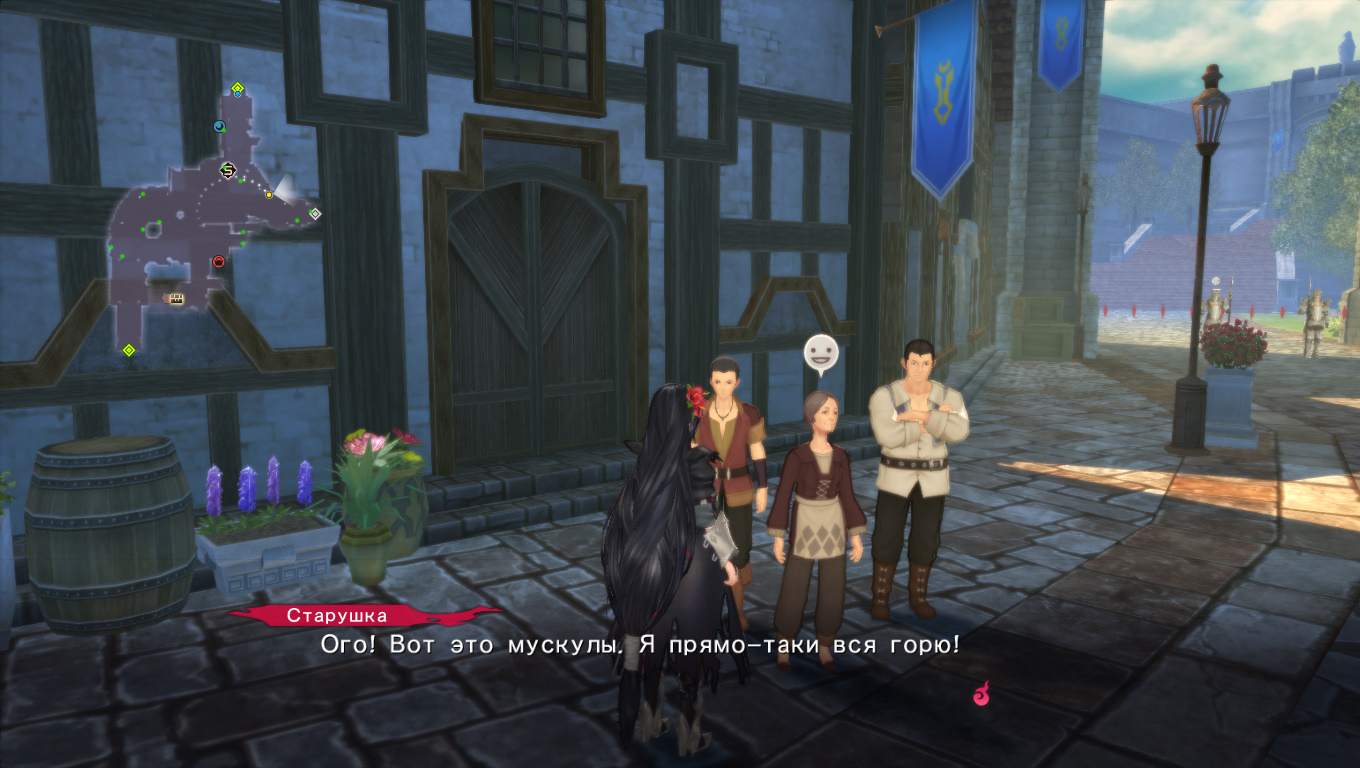Select the shop icon on the minimap
1360x768 pixels.
pyautogui.click(x=226, y=170)
